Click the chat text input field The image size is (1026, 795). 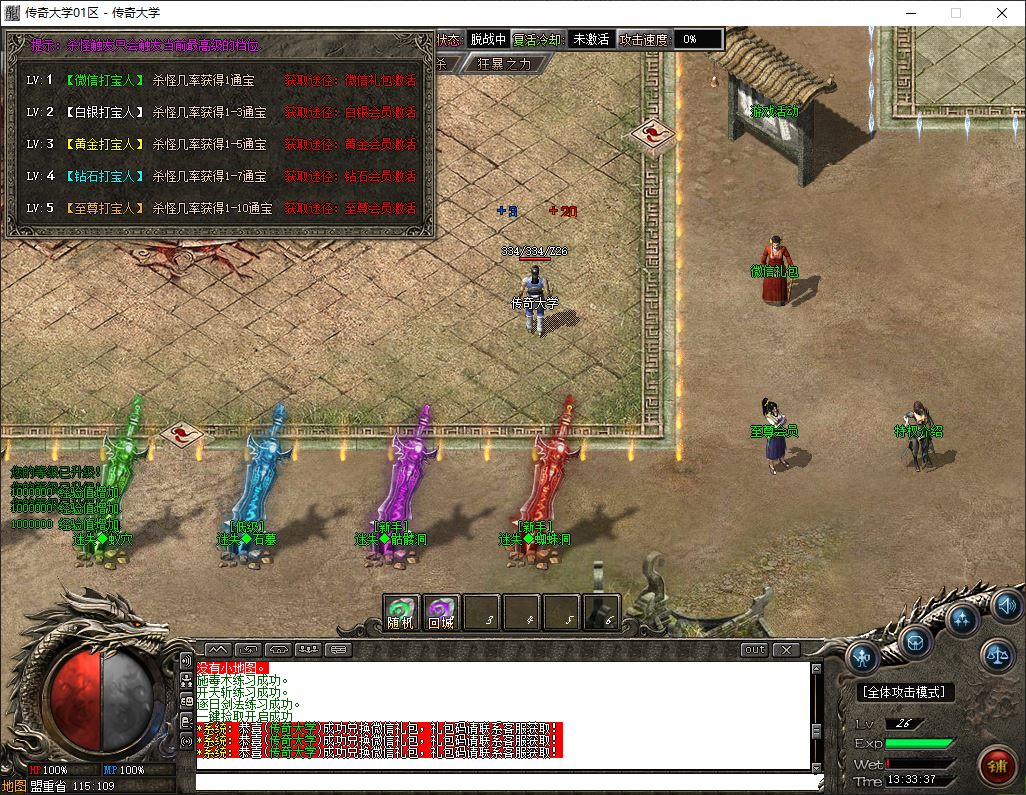pos(500,781)
